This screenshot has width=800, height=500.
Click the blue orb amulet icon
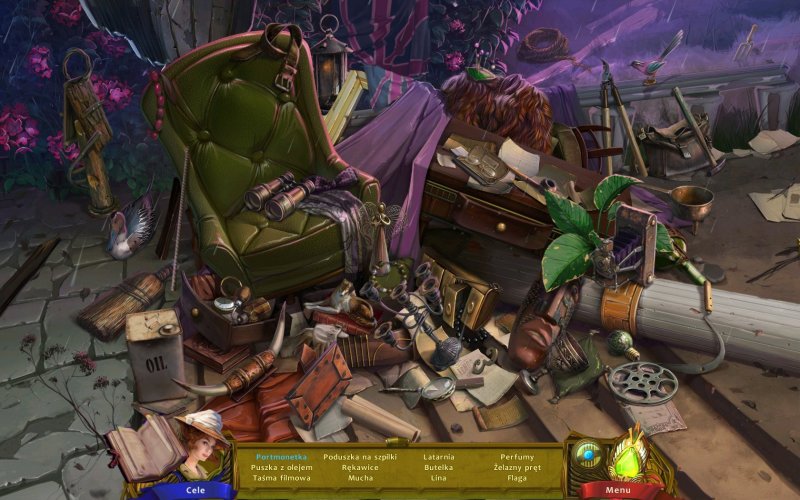(x=588, y=454)
